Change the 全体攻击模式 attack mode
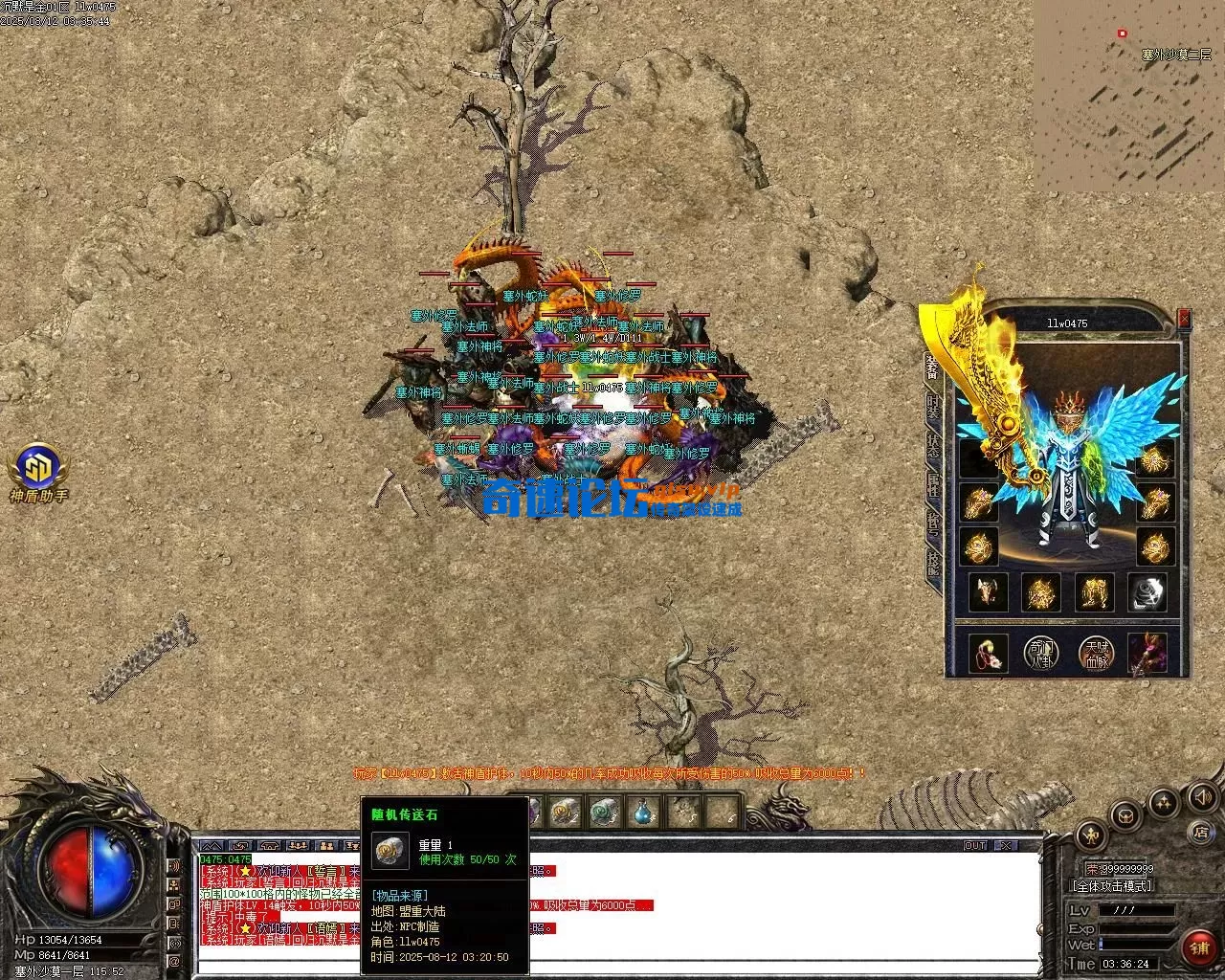Image resolution: width=1225 pixels, height=980 pixels. (x=1112, y=886)
